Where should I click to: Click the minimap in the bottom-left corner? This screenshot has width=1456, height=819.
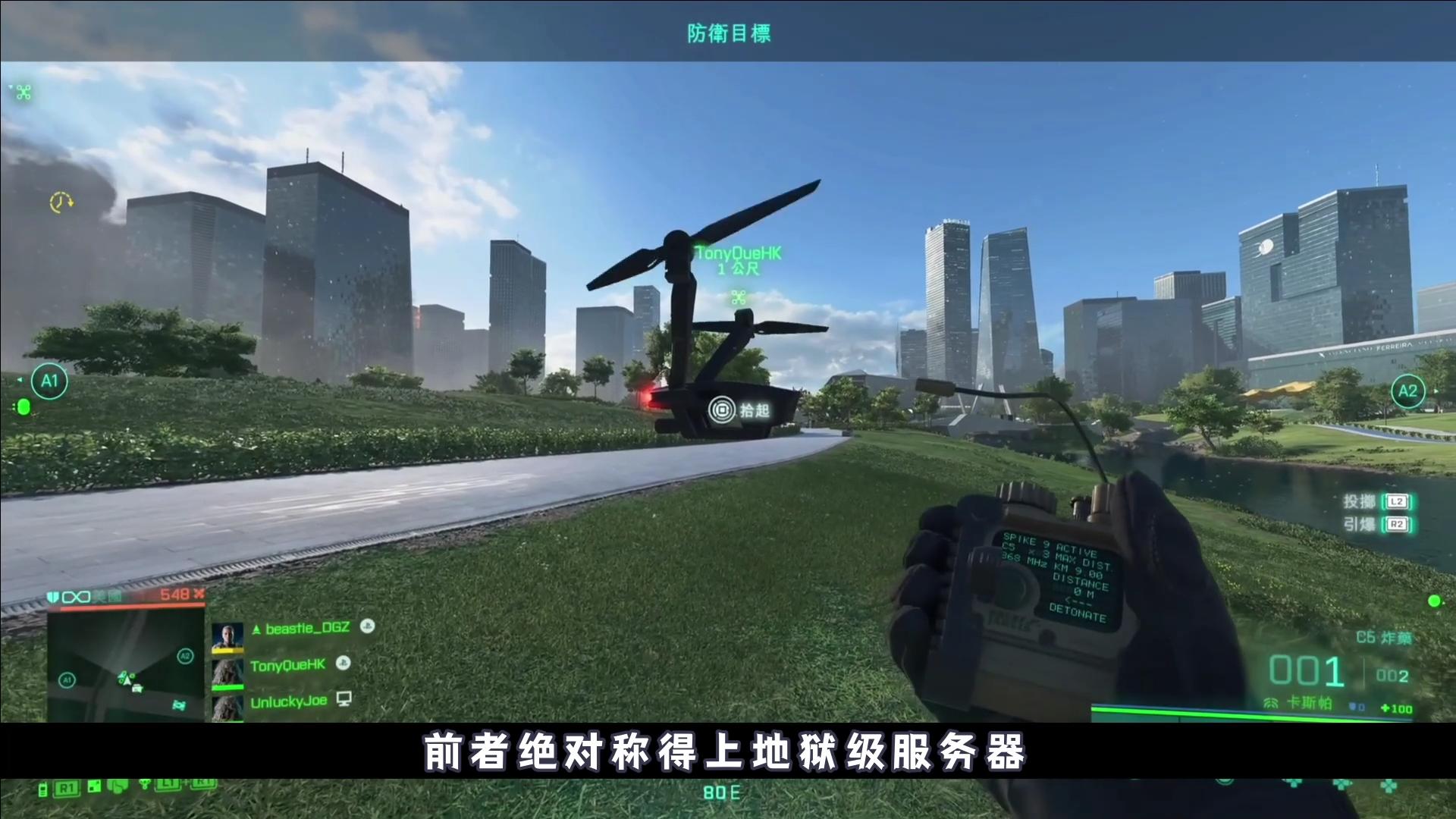(125, 660)
